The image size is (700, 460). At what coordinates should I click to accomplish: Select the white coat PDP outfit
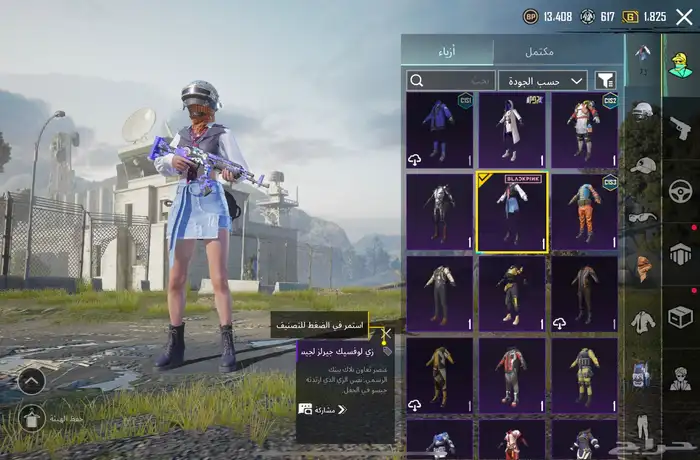(511, 130)
